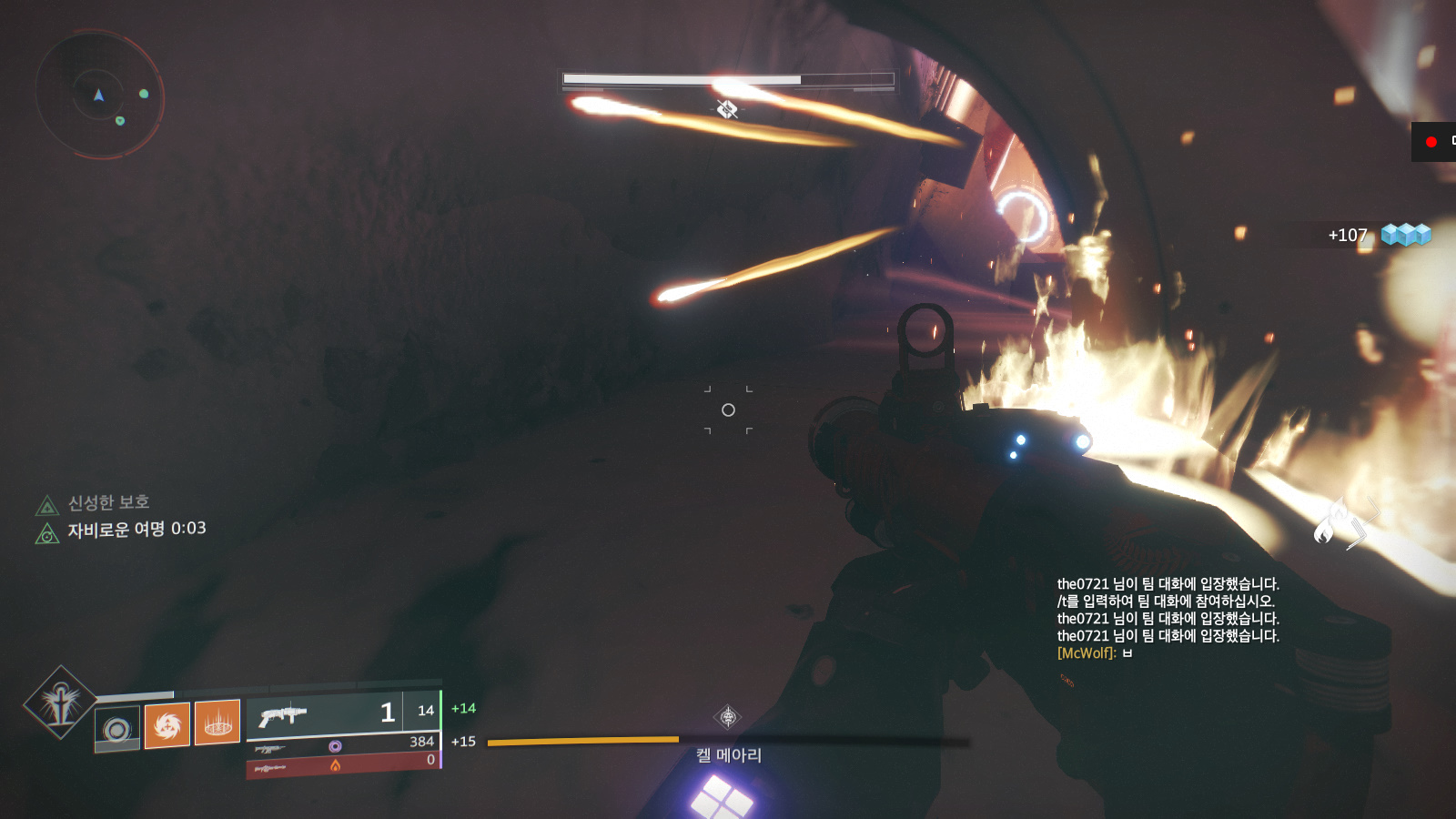Click the 신성한 보호 buff entry
This screenshot has height=819, width=1456.
tap(108, 503)
